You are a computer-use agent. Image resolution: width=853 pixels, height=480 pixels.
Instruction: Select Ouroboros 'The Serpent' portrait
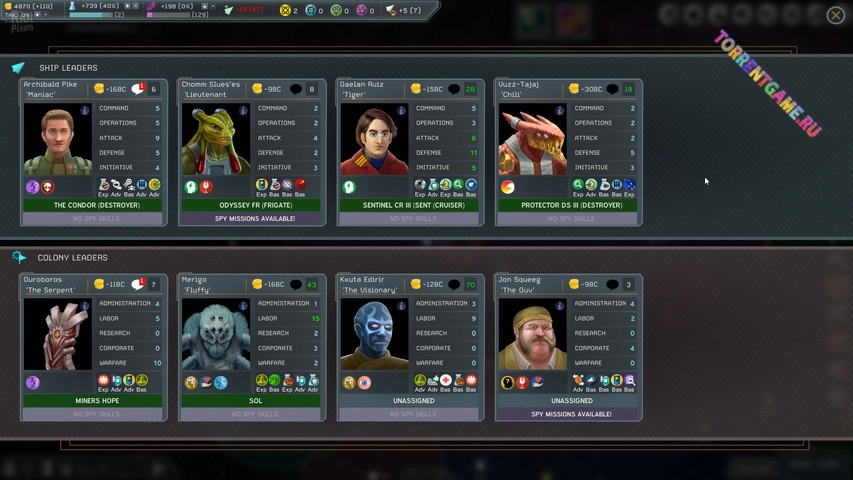[x=58, y=334]
